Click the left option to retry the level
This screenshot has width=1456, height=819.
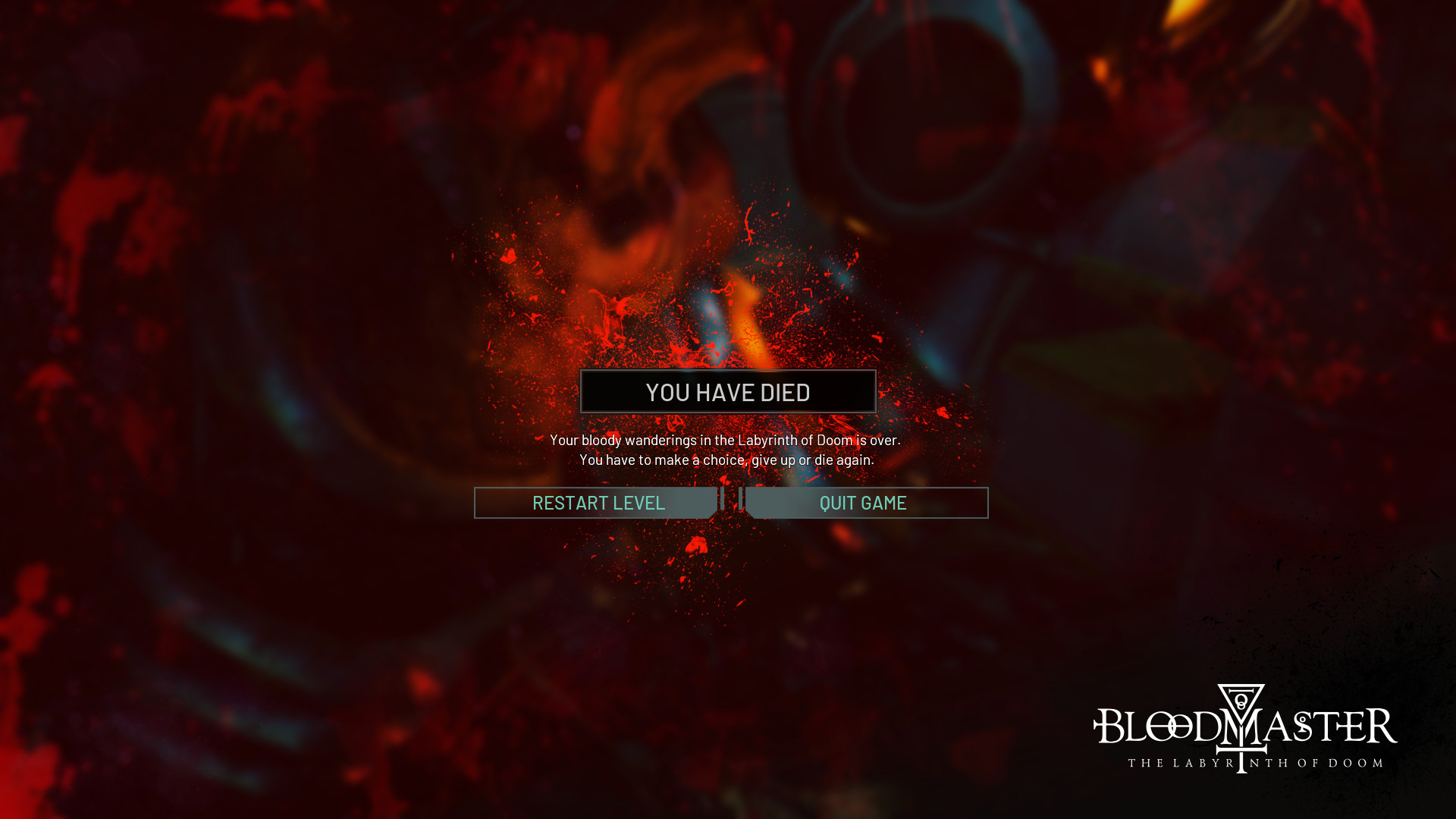598,502
